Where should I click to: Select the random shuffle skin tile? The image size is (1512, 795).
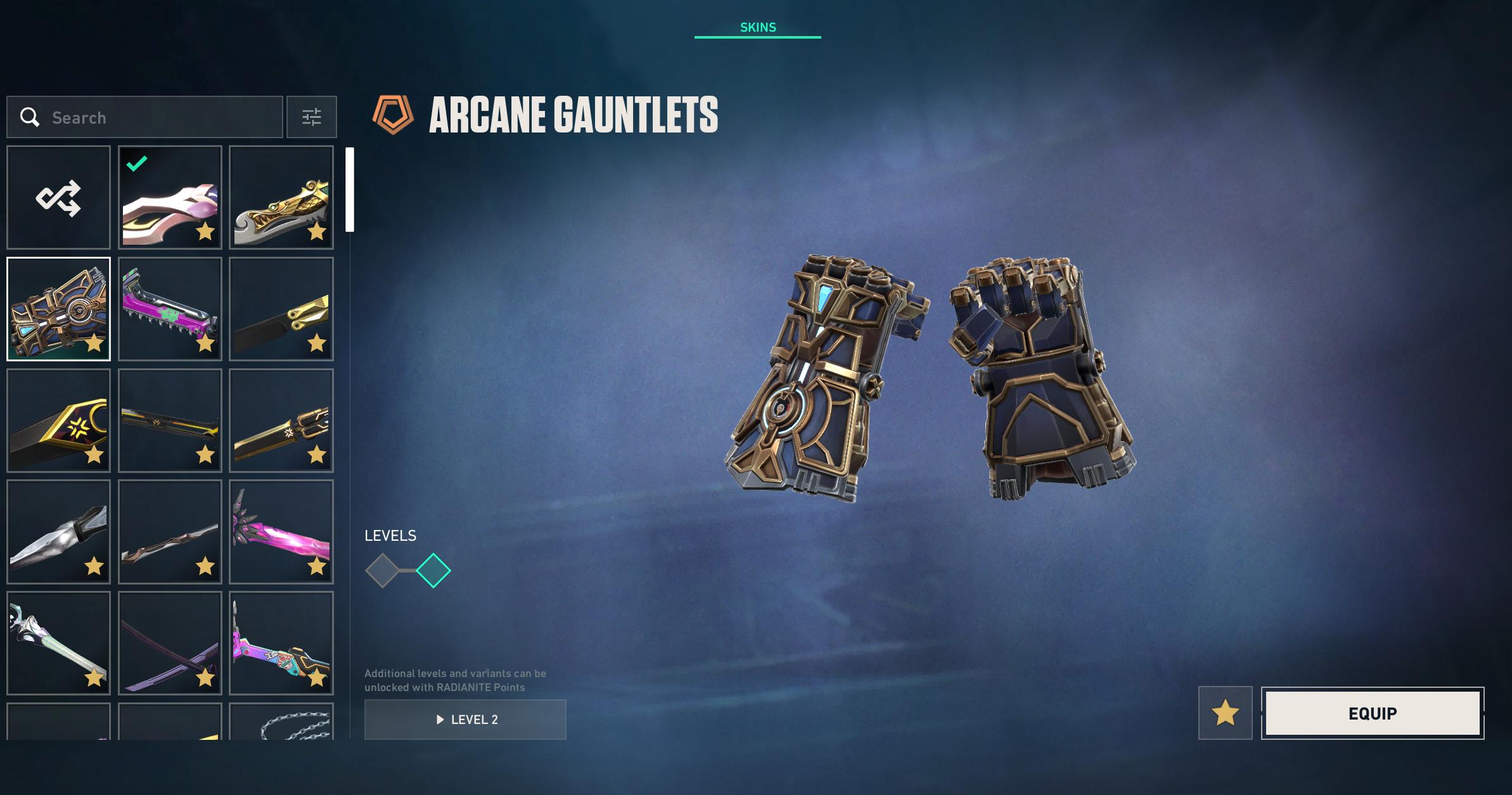pos(58,197)
